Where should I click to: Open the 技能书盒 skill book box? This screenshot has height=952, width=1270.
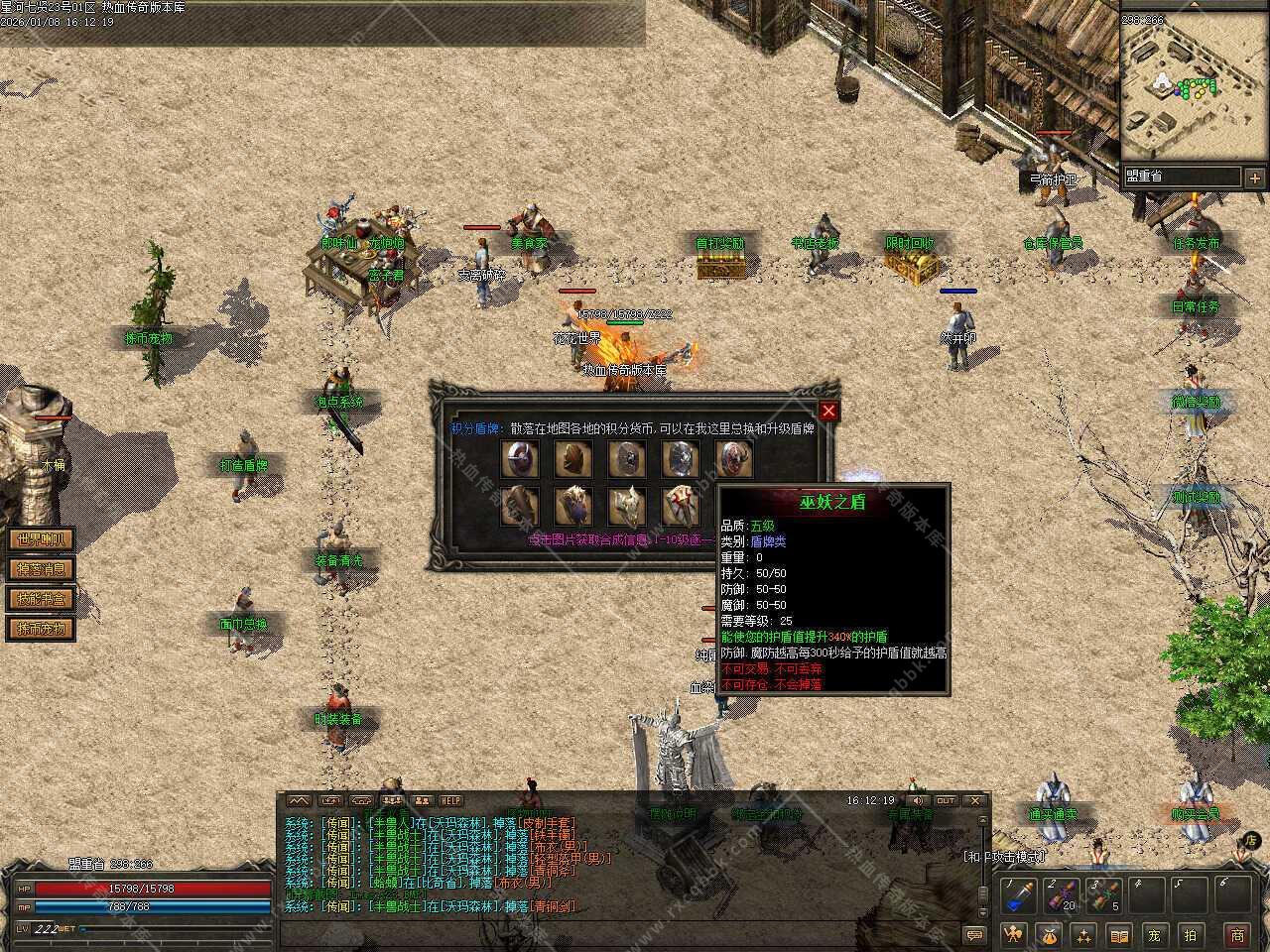(x=41, y=599)
